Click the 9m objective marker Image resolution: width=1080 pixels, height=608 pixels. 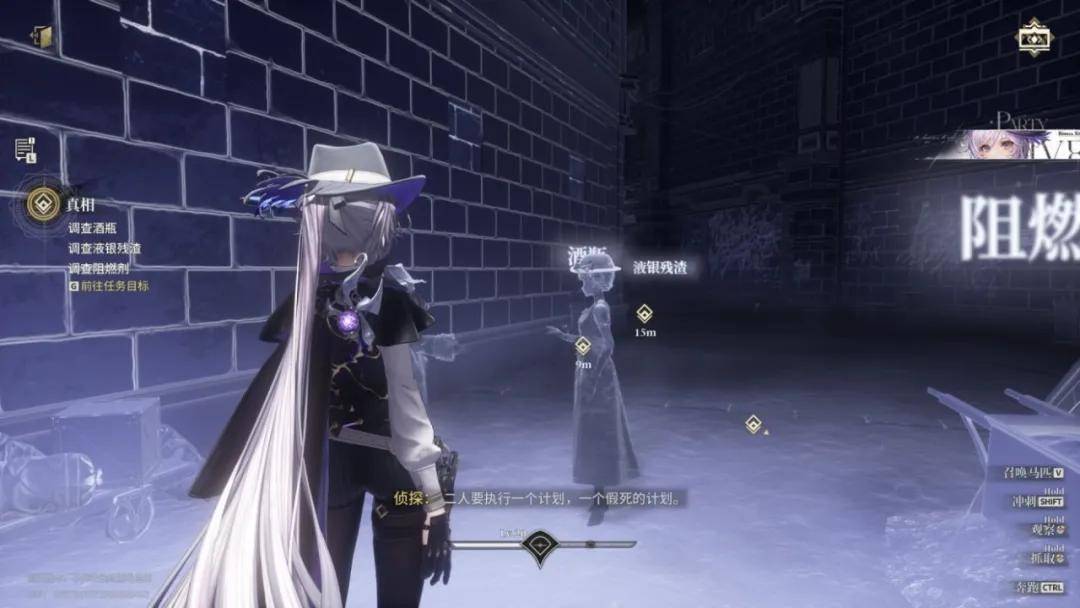point(583,346)
